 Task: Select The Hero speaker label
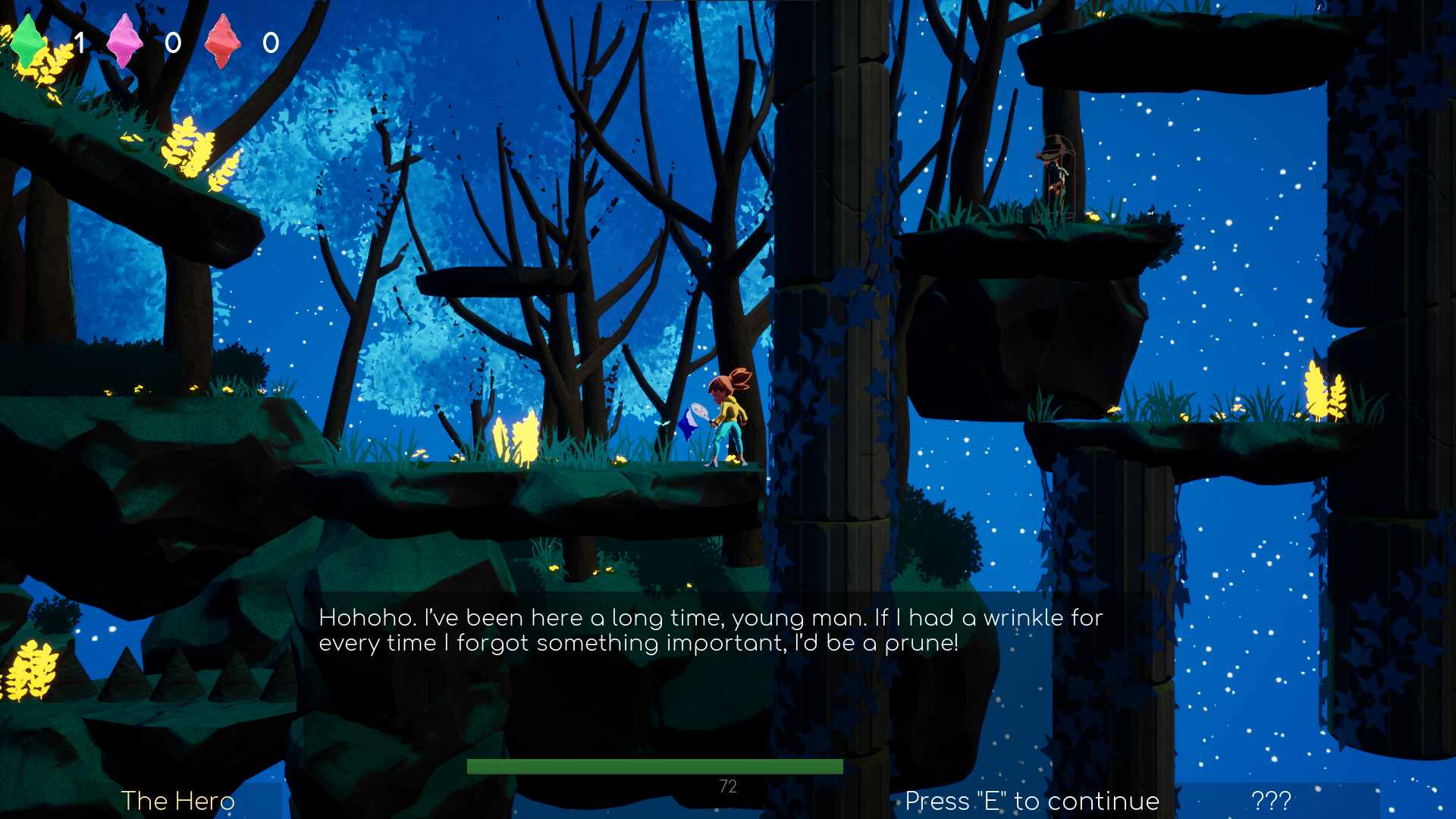177,801
